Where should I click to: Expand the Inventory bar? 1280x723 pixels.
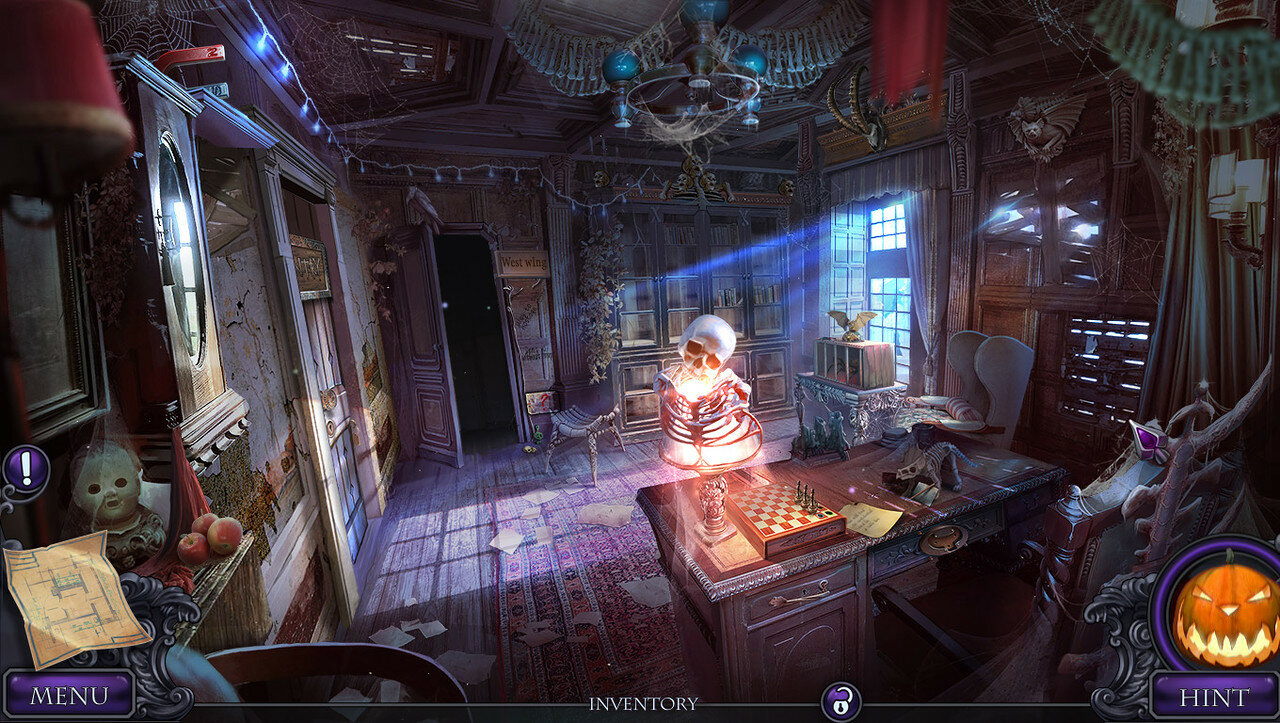643,704
